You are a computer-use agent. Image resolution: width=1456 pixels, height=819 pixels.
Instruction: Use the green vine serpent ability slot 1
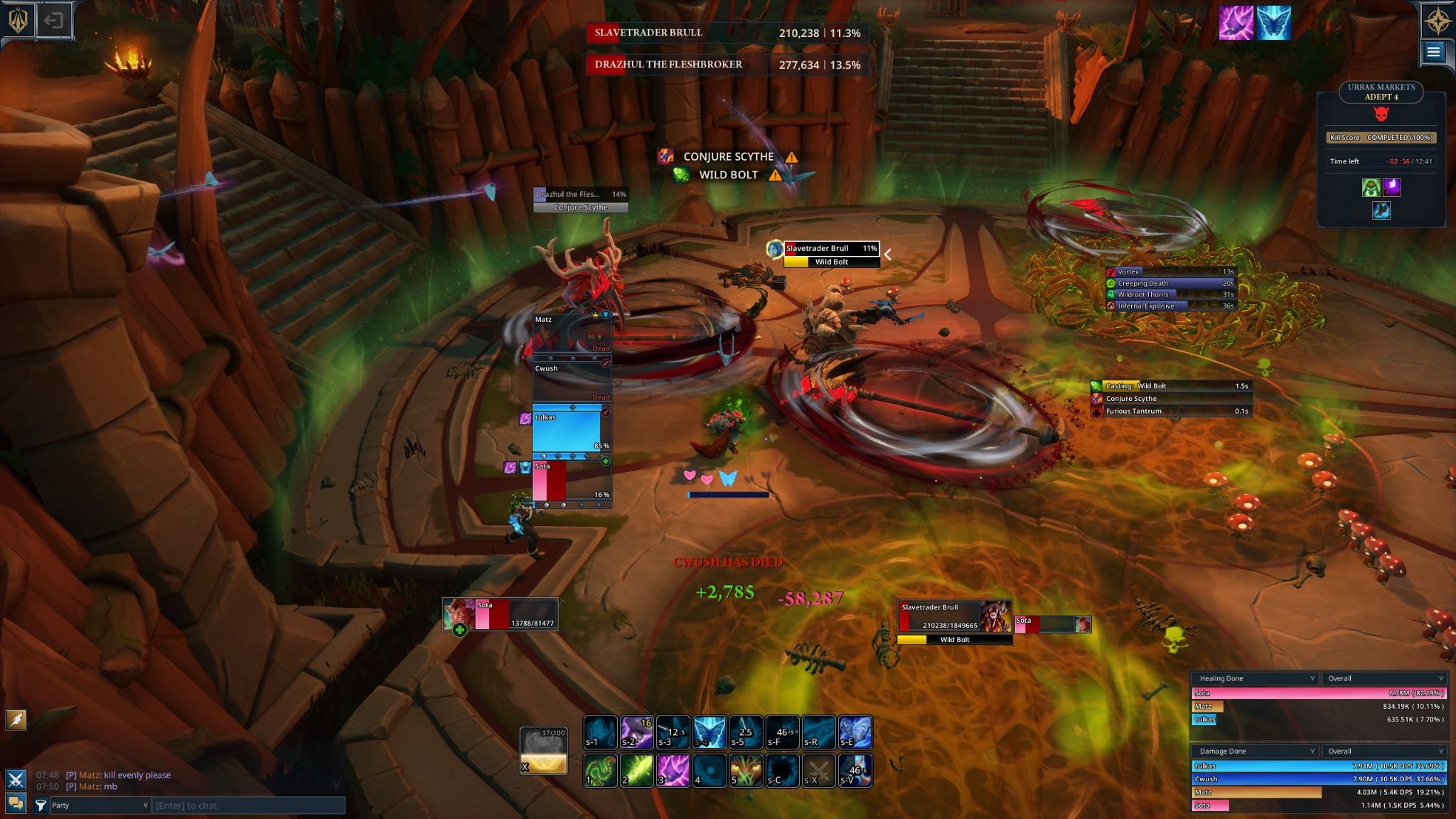point(600,771)
